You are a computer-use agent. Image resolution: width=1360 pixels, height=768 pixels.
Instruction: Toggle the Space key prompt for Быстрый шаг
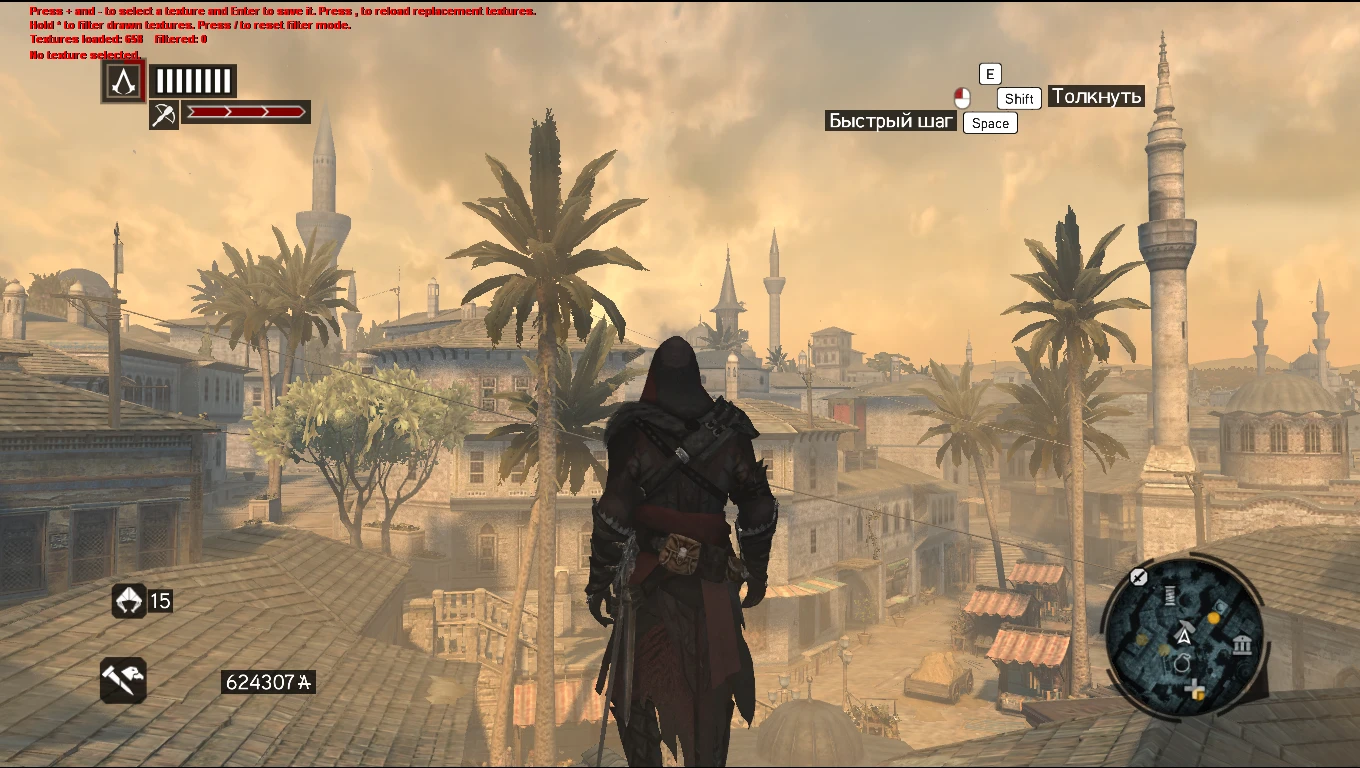tap(990, 122)
